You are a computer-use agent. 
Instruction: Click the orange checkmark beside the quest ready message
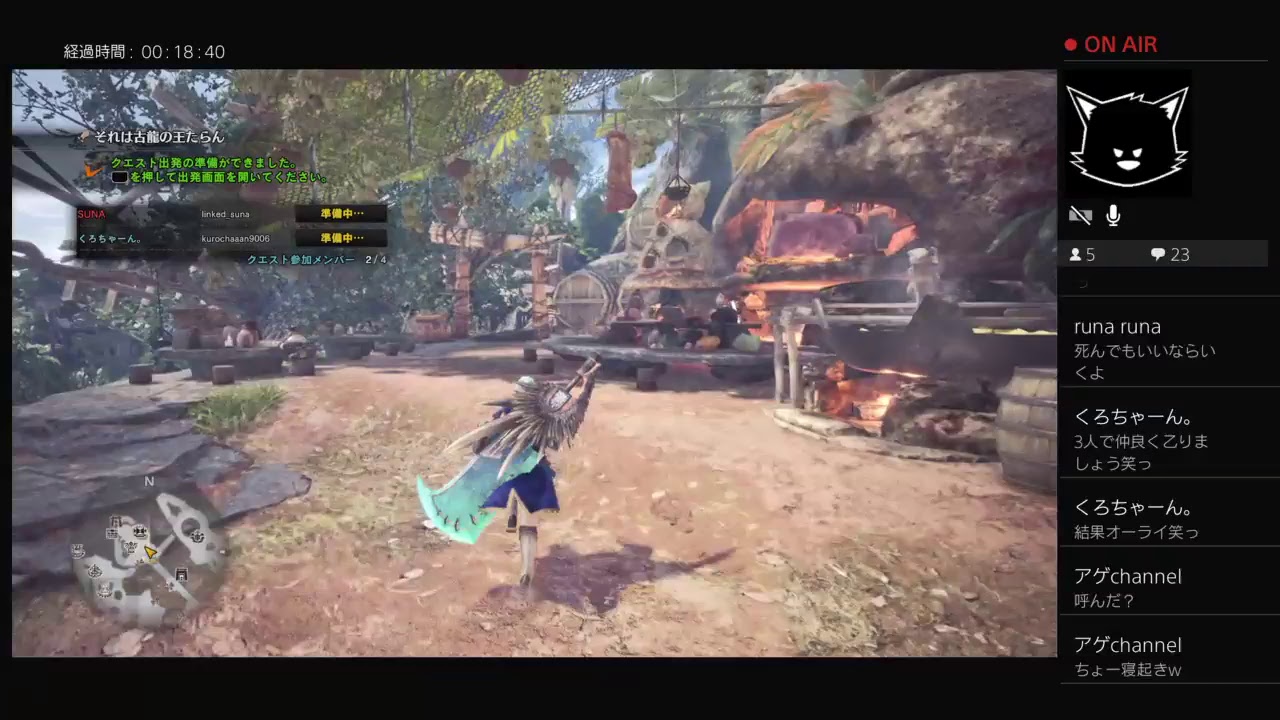tap(94, 170)
